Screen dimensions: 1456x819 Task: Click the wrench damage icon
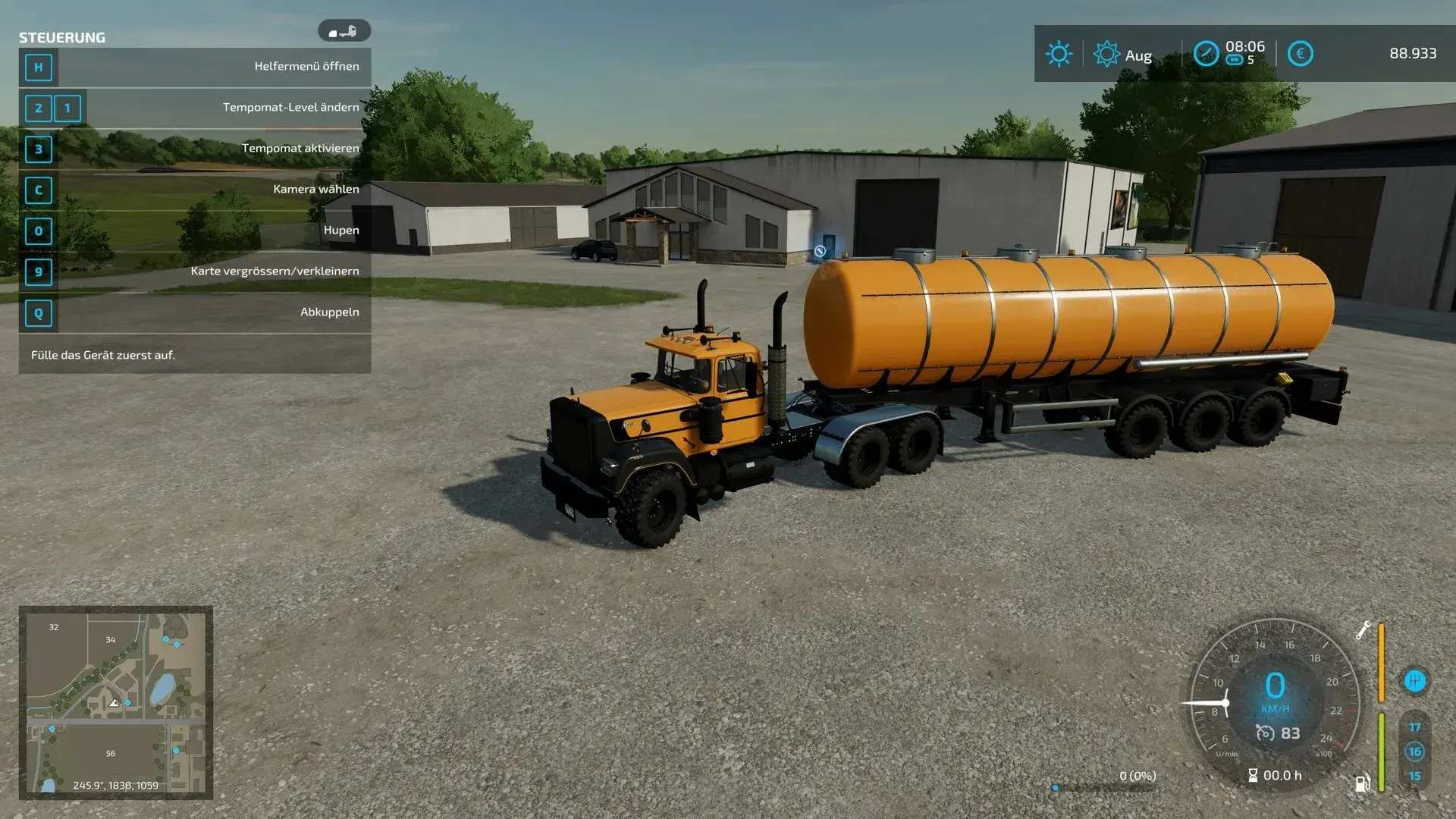[1363, 630]
